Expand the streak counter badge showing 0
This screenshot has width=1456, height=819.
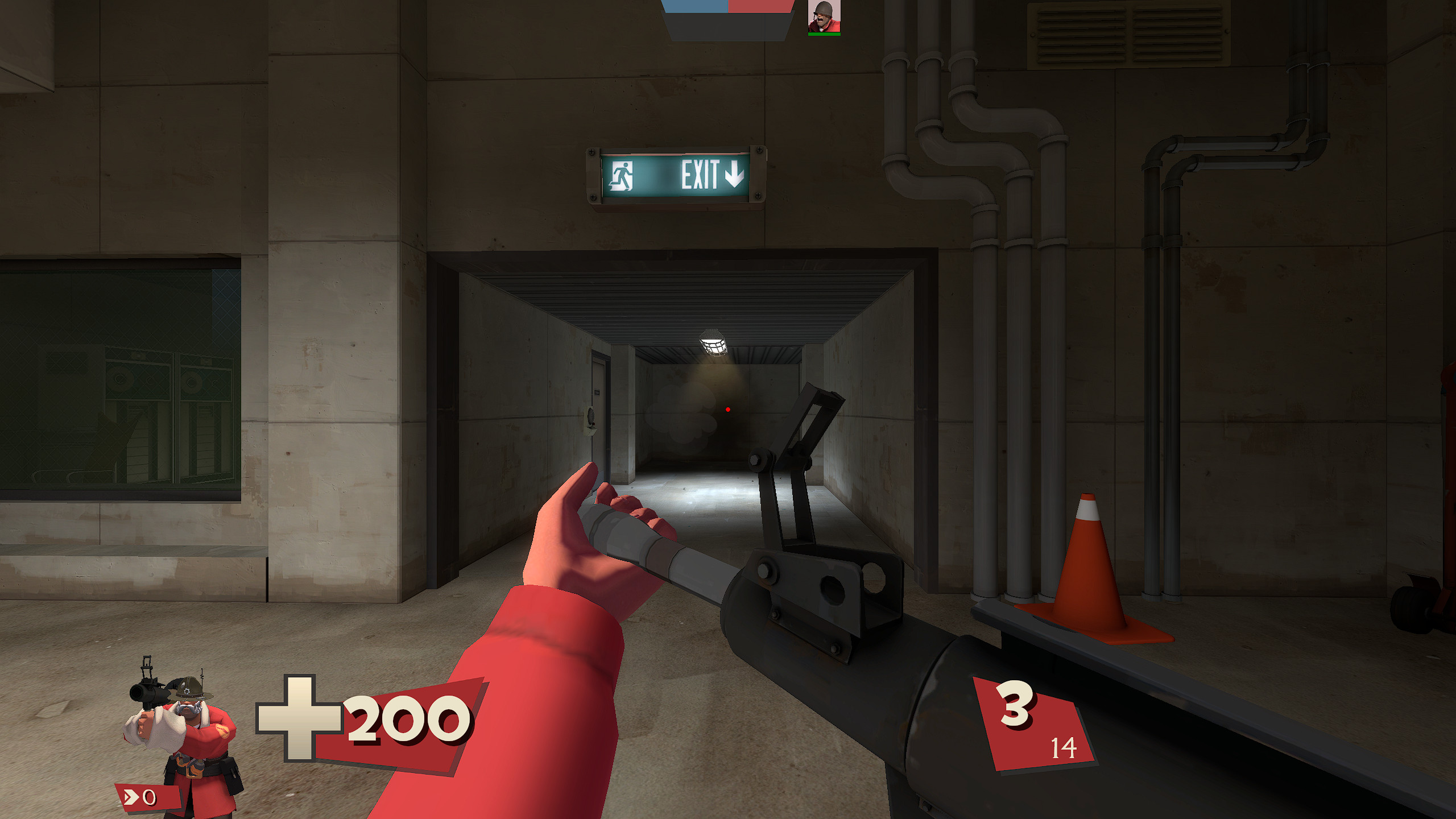click(x=145, y=797)
